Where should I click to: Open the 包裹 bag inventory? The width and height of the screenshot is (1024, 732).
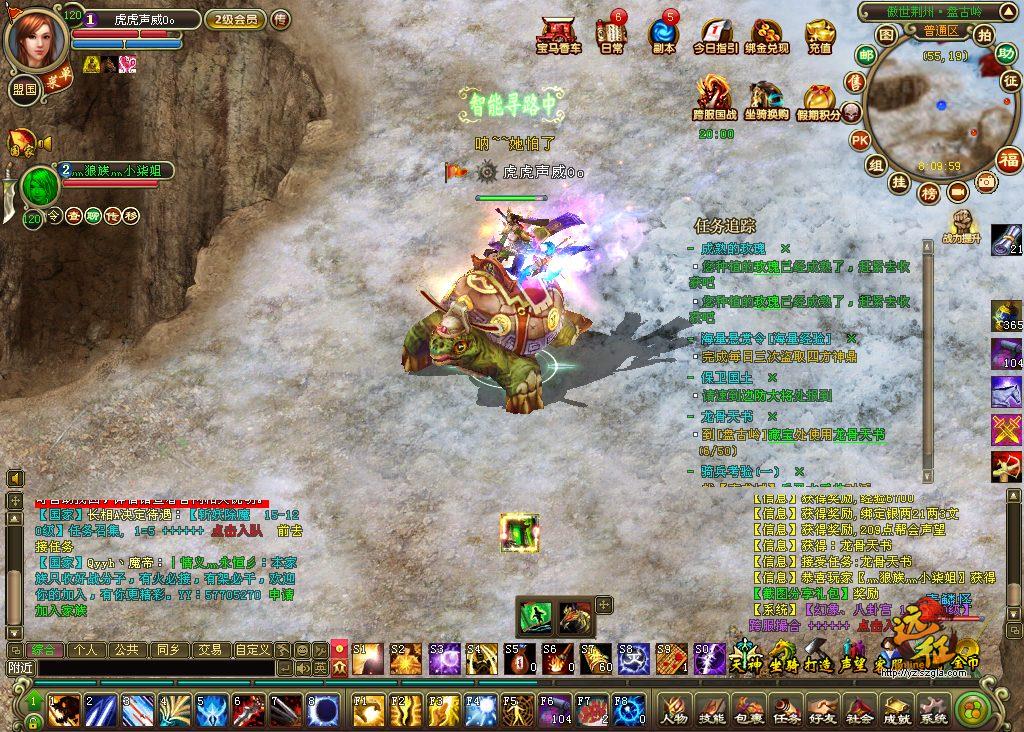tap(748, 709)
